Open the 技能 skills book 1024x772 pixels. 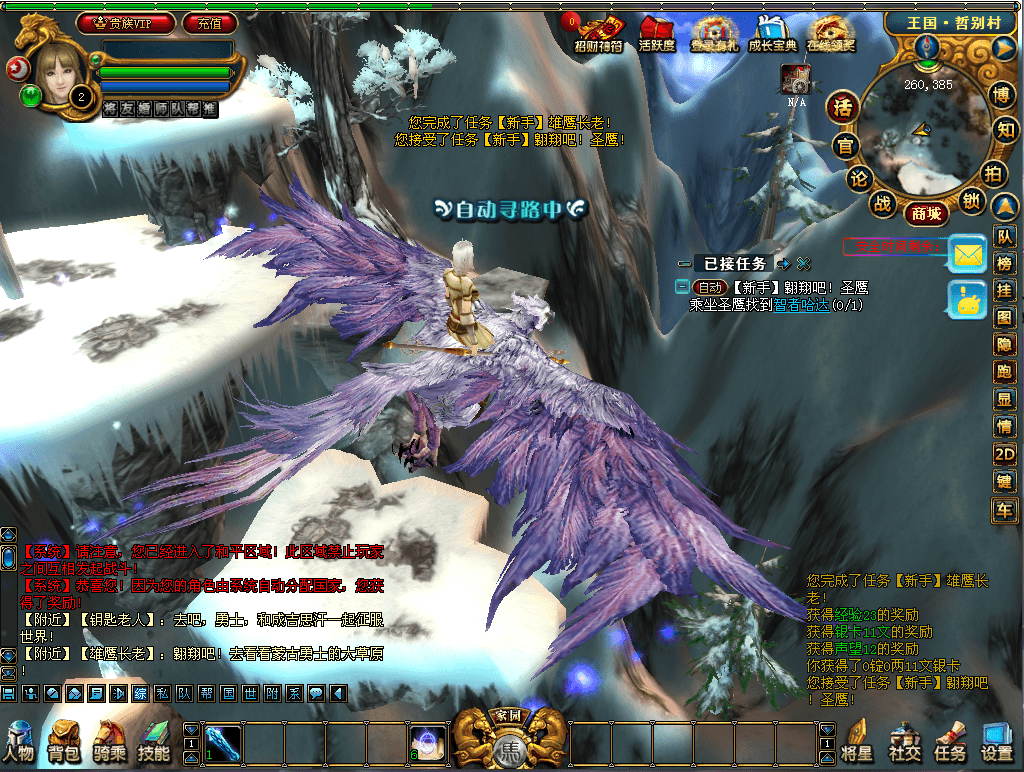tap(154, 741)
